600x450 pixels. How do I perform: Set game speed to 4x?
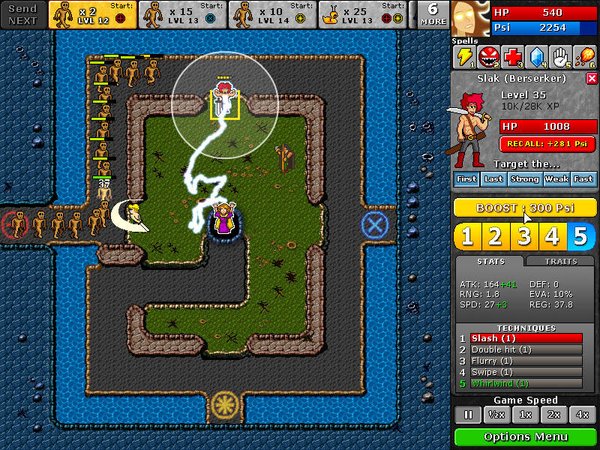coord(581,414)
